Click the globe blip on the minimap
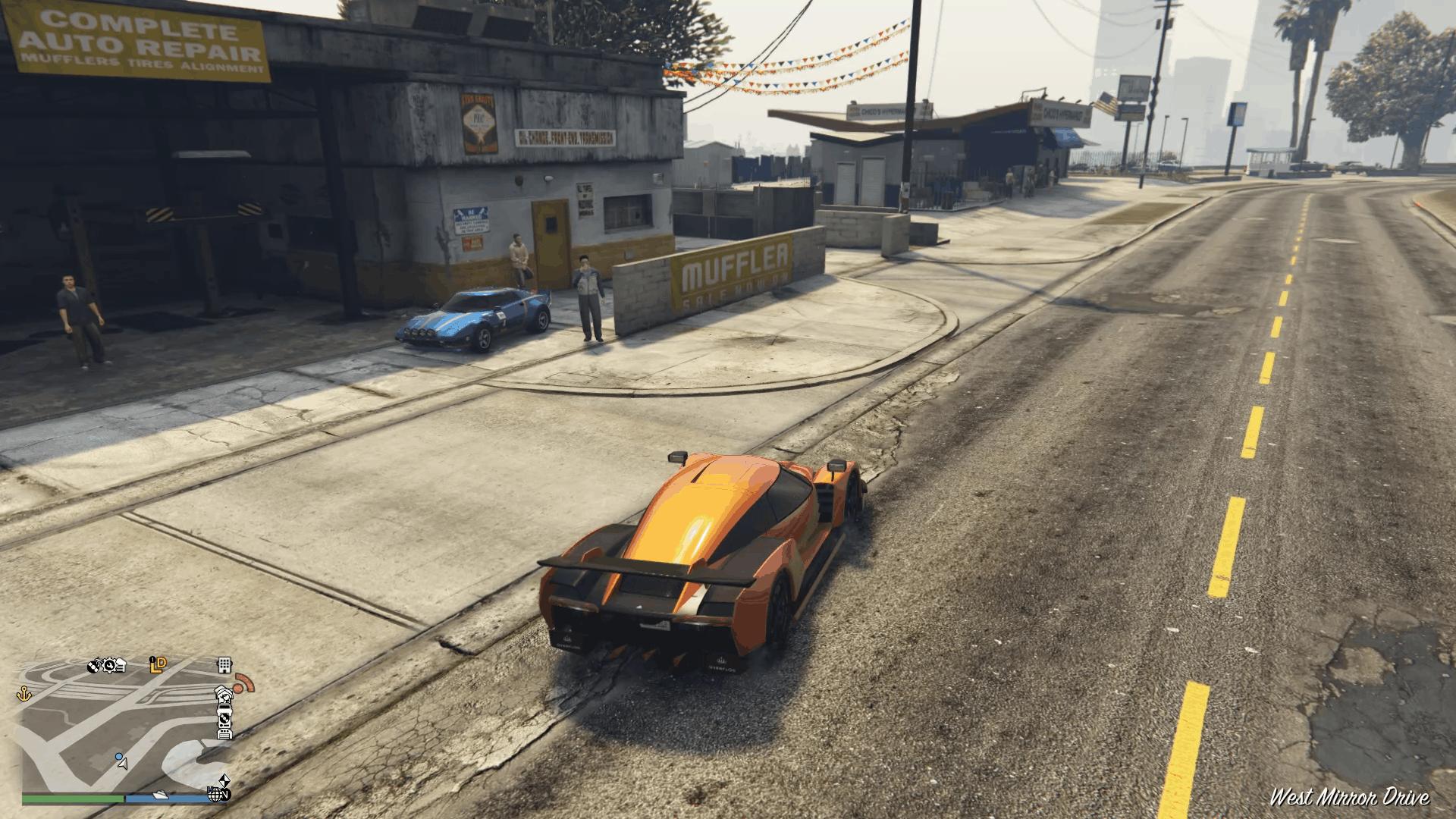The width and height of the screenshot is (1456, 819). click(215, 794)
